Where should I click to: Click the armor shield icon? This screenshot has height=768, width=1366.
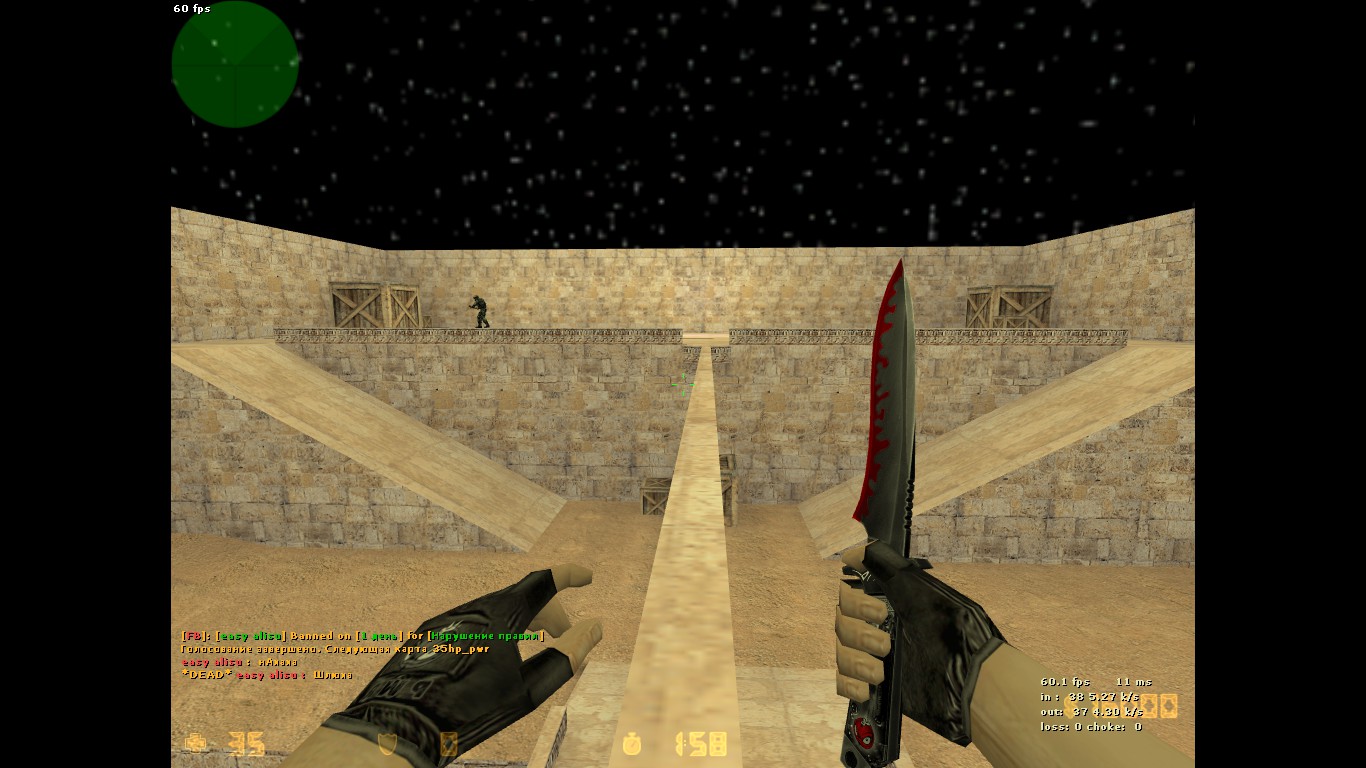pyautogui.click(x=387, y=744)
